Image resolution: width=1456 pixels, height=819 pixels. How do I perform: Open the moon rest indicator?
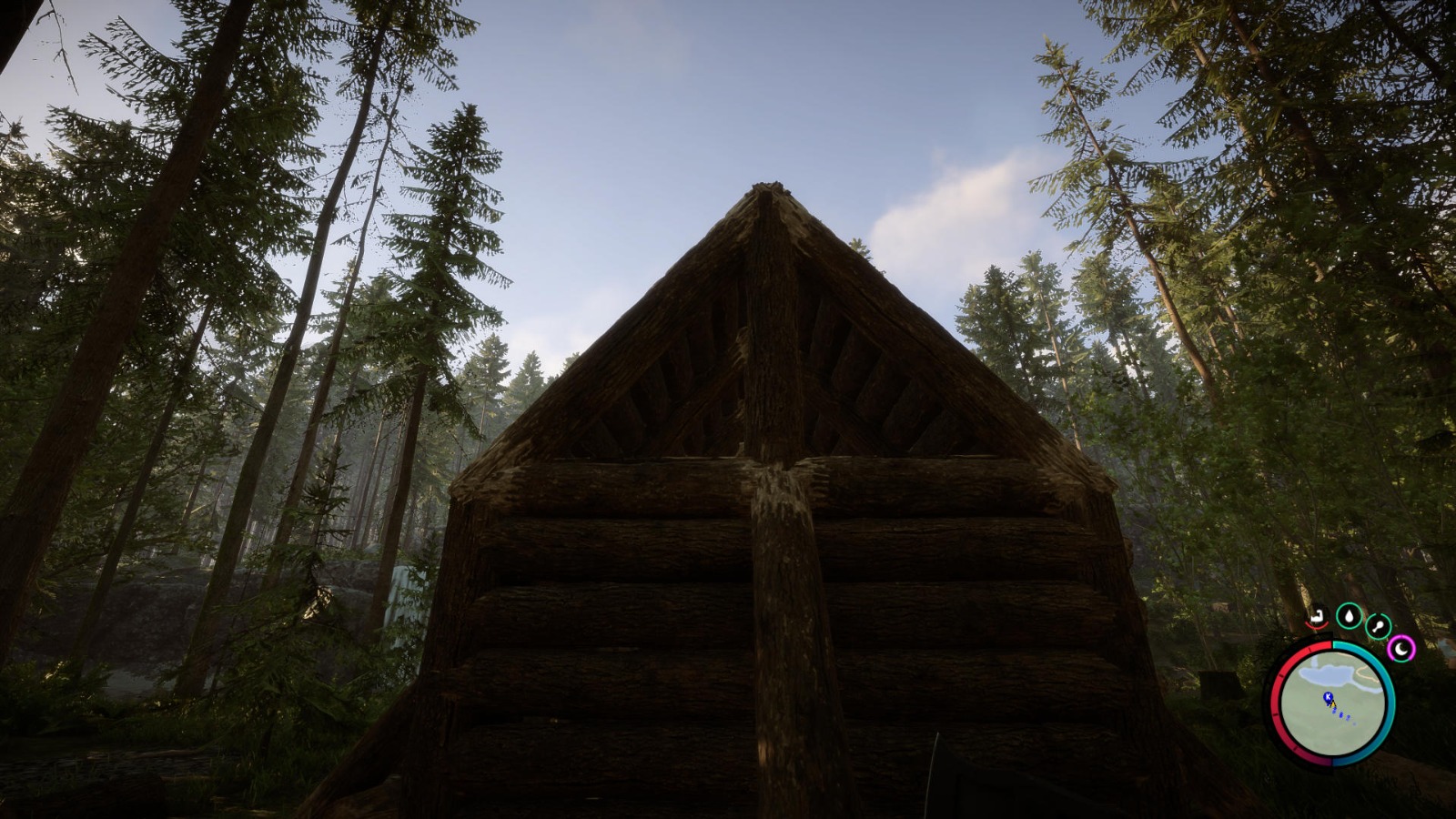(1400, 647)
